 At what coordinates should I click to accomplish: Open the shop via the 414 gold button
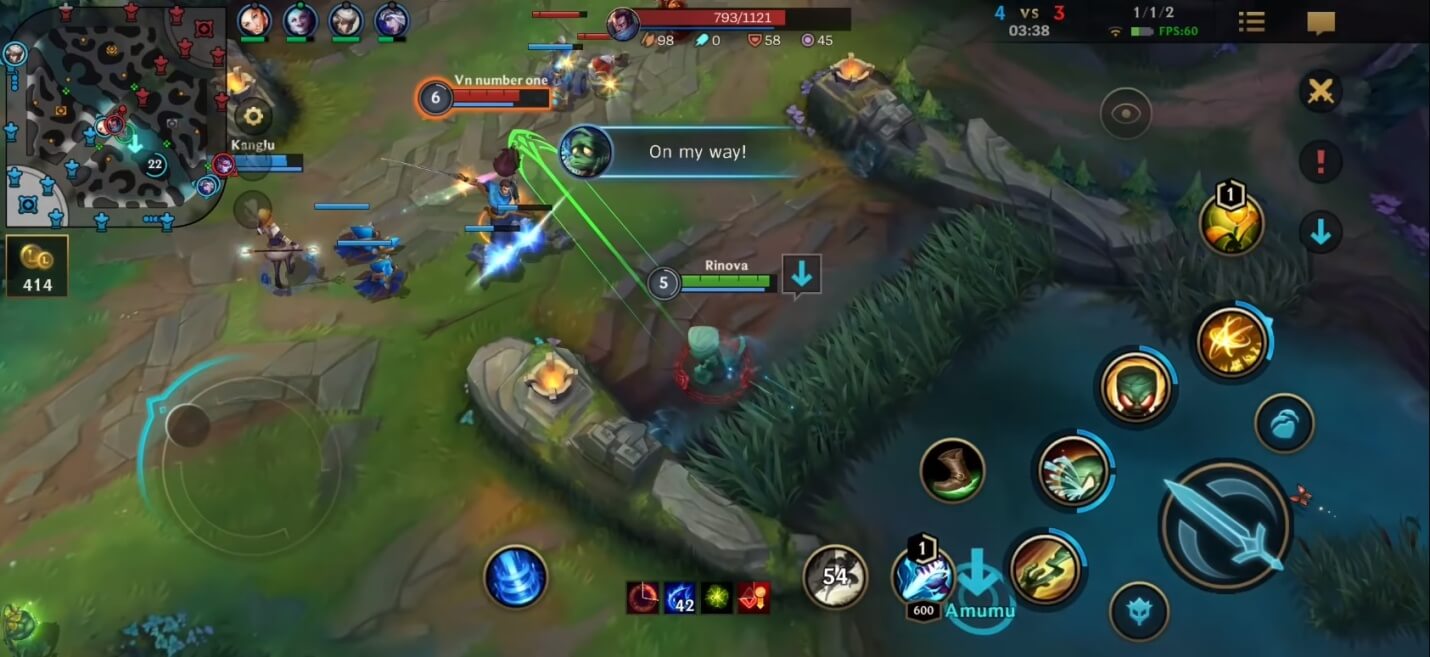point(37,265)
